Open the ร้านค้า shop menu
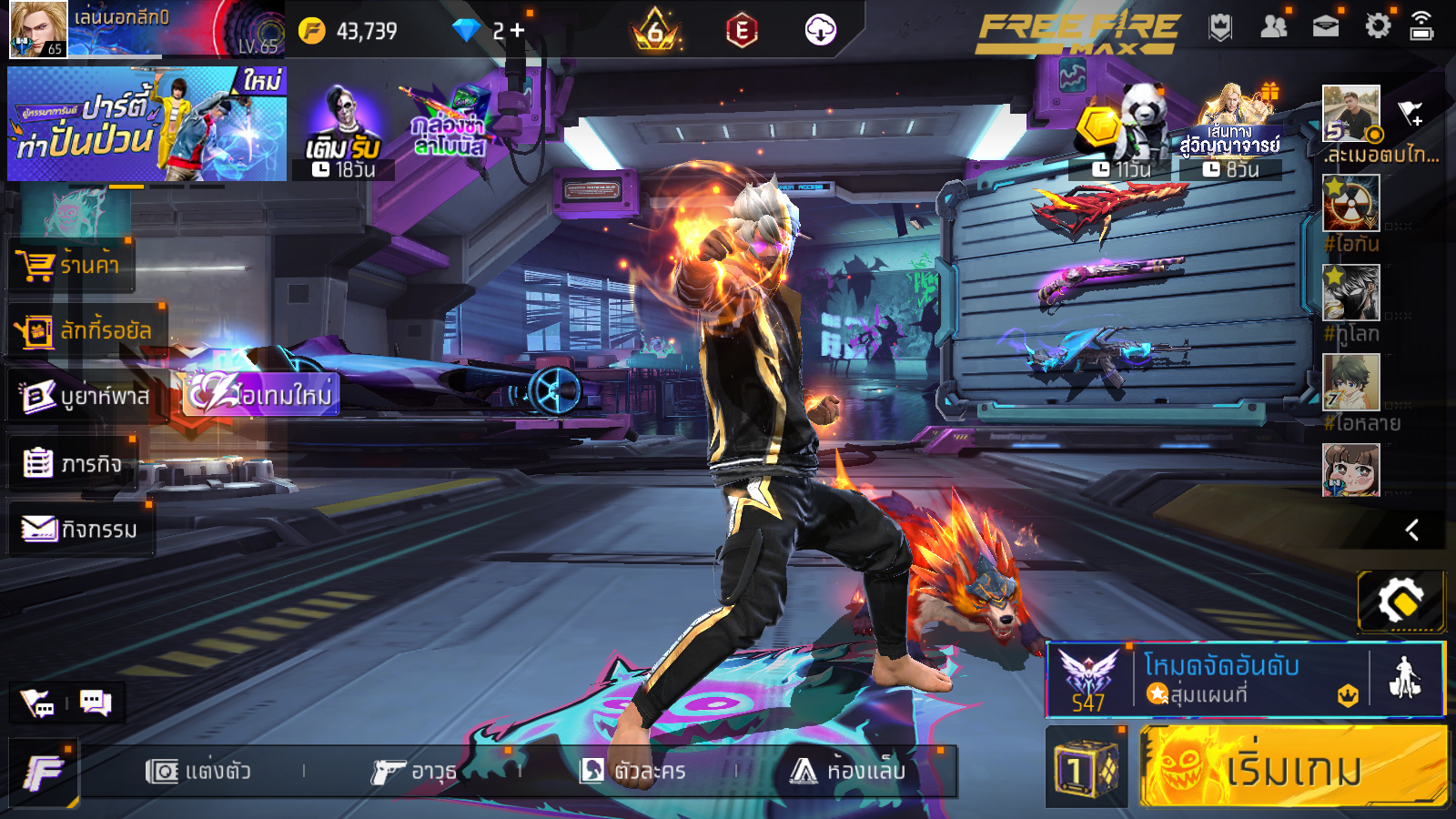This screenshot has width=1456, height=819. click(71, 265)
